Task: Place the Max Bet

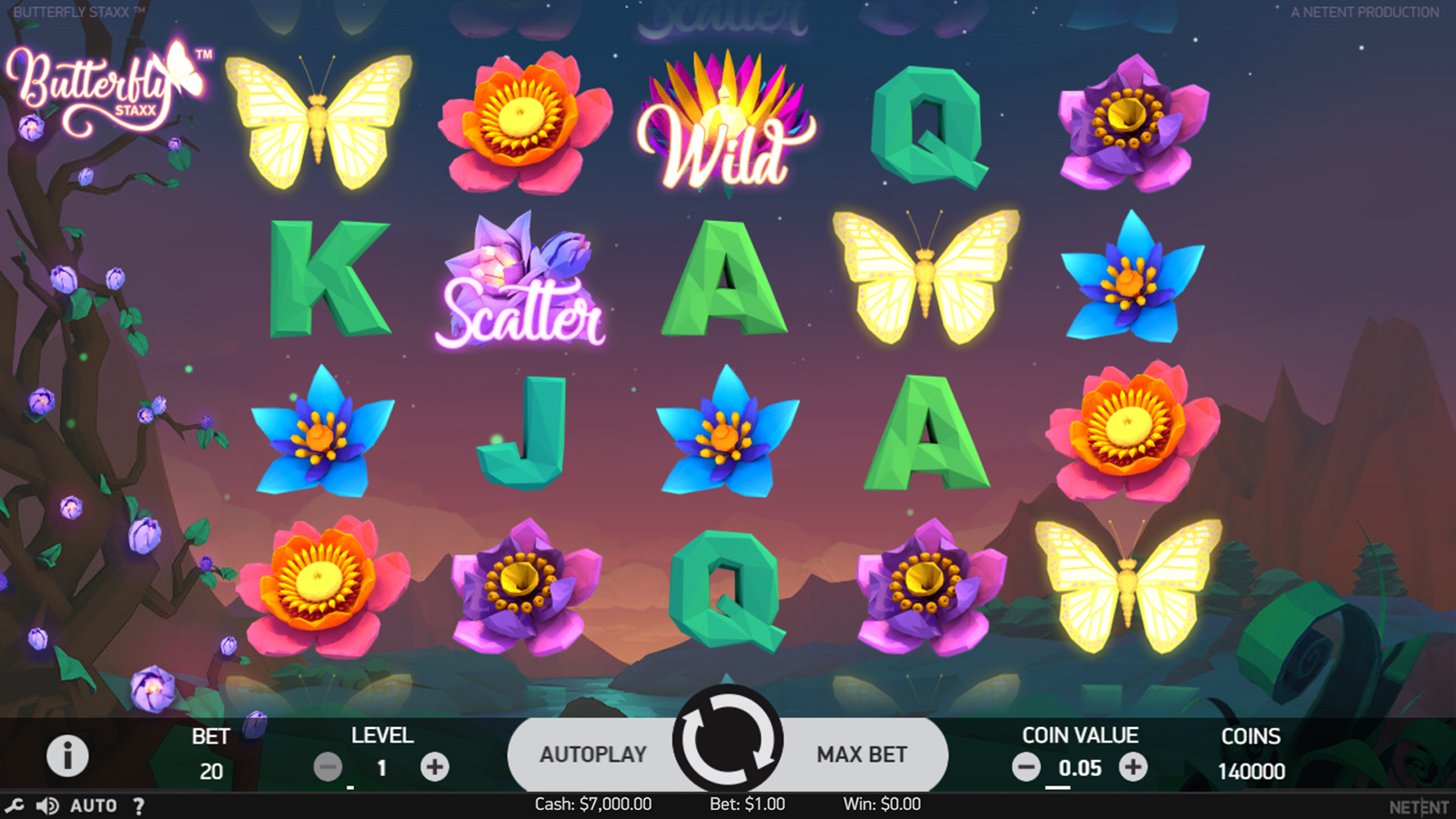Action: [x=861, y=754]
